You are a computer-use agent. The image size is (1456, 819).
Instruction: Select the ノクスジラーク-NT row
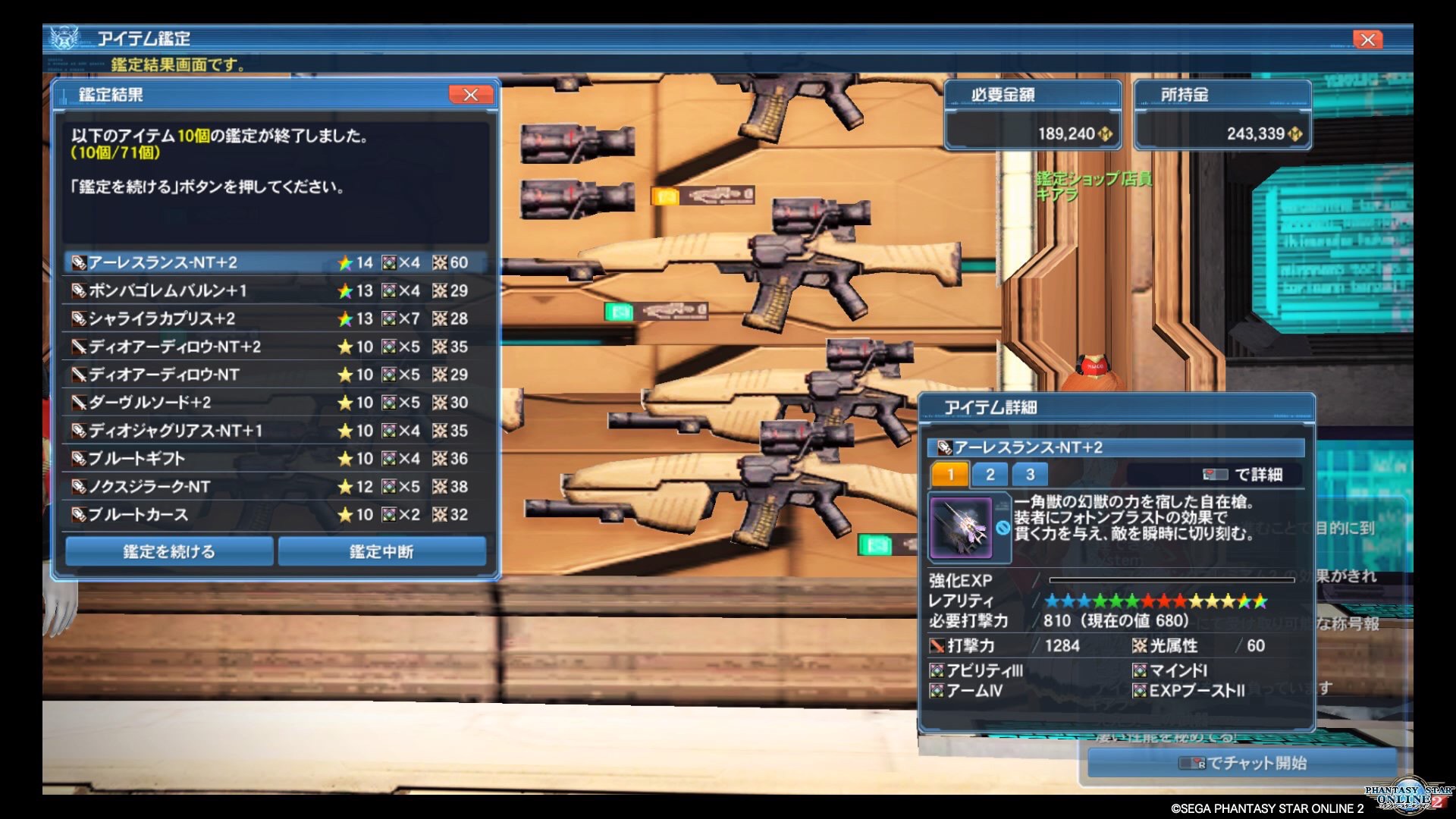275,487
